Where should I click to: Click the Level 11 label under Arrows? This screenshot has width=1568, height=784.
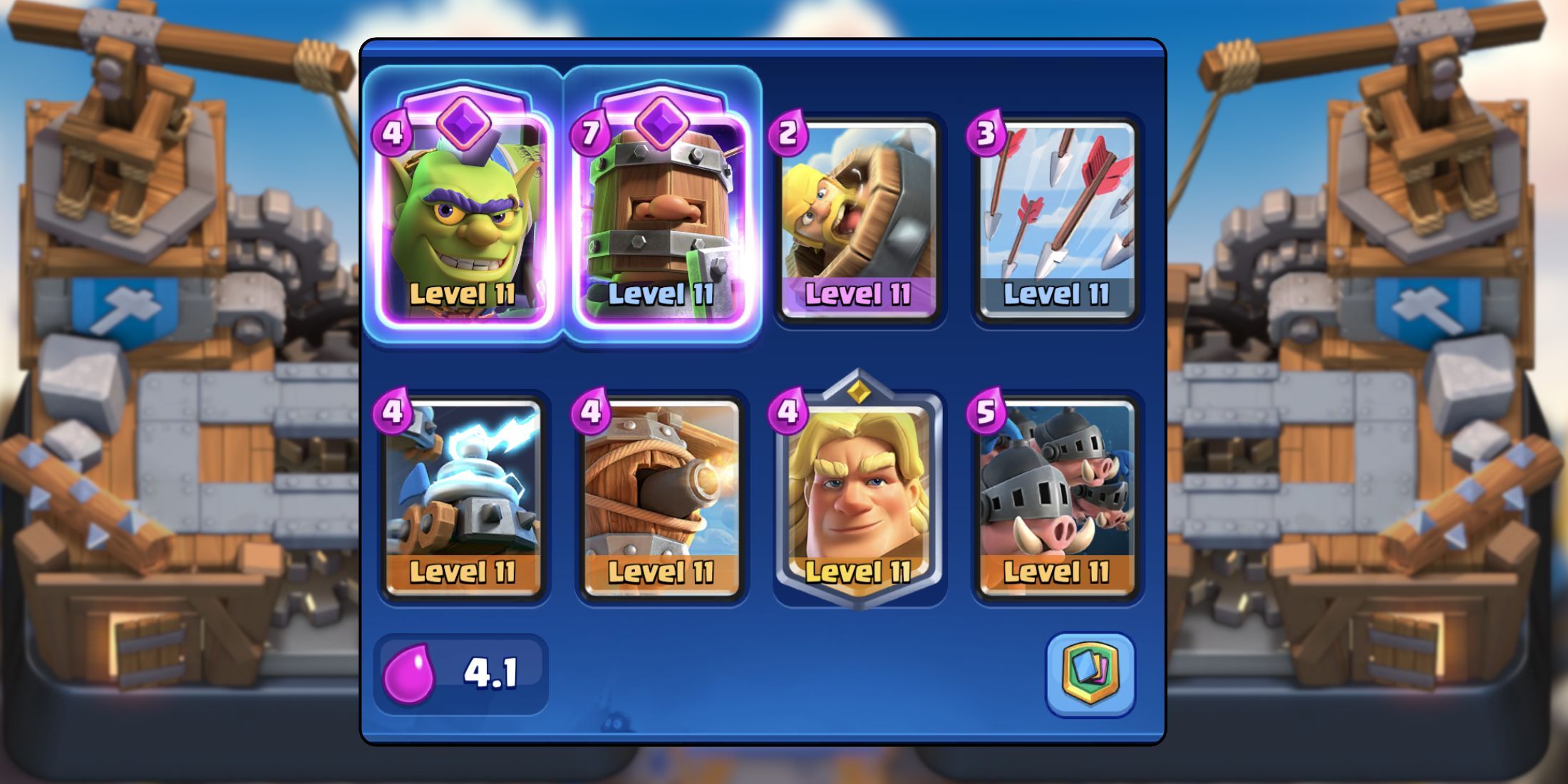coord(1055,292)
